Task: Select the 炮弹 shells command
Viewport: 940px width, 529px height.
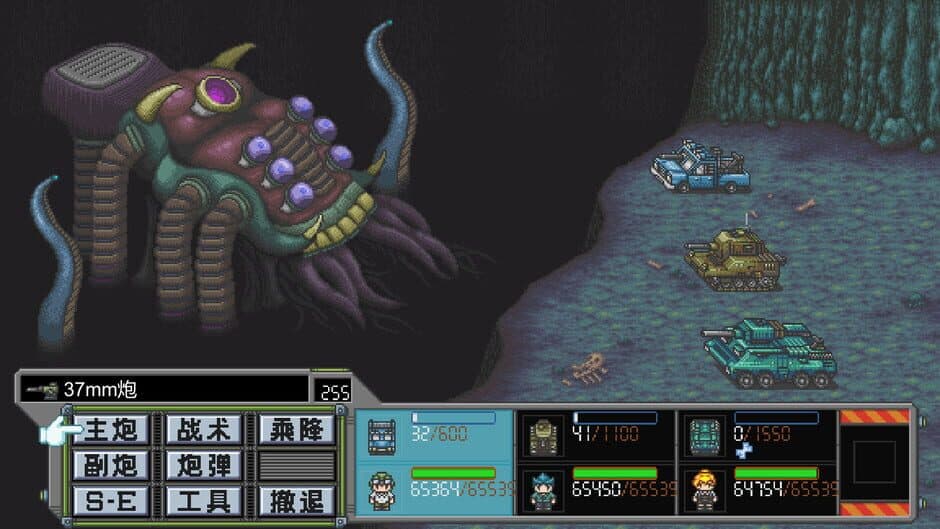Action: [x=203, y=465]
